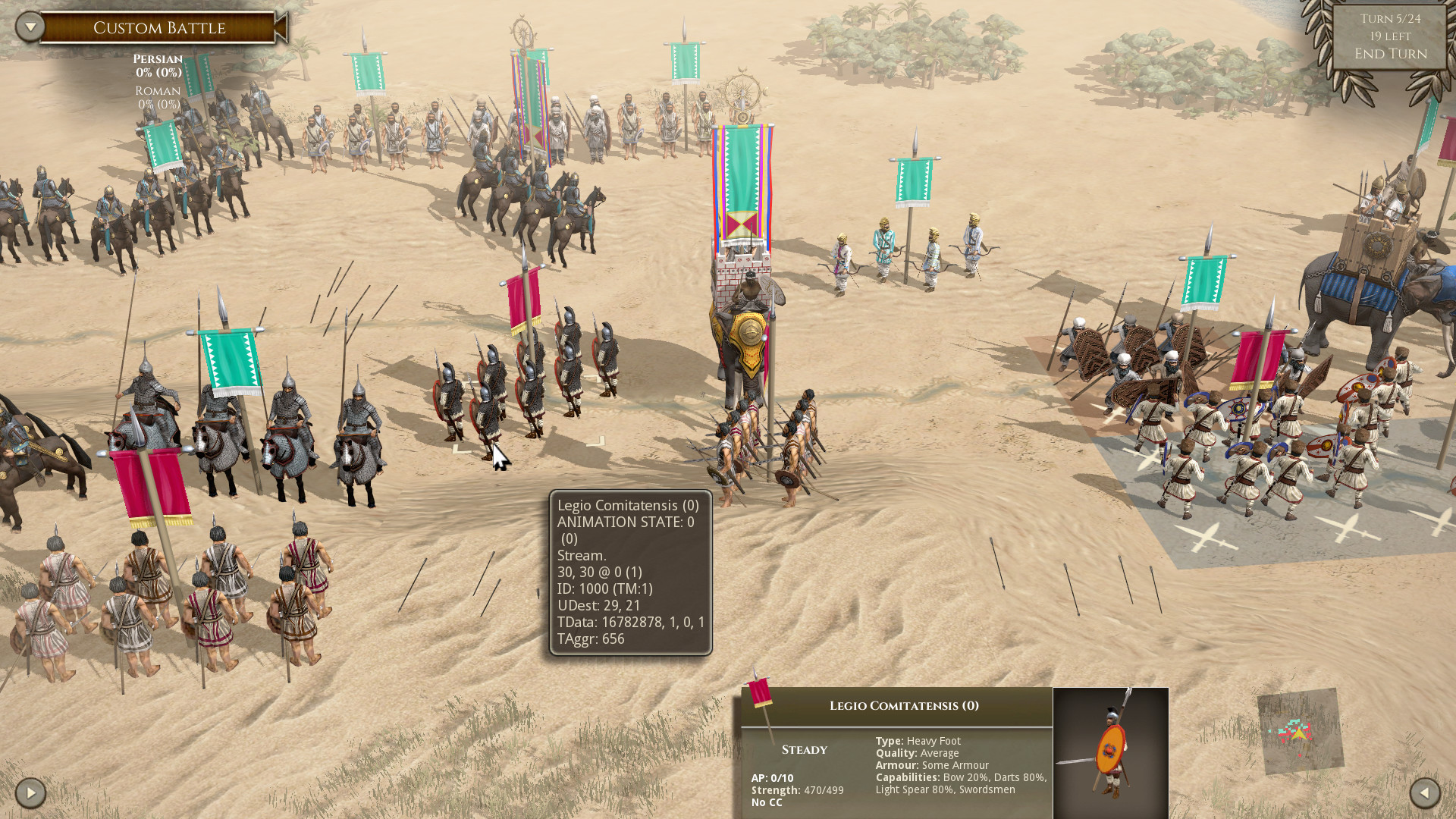Click the Legio Comitatensis unit name header
1456x819 pixels.
[903, 706]
